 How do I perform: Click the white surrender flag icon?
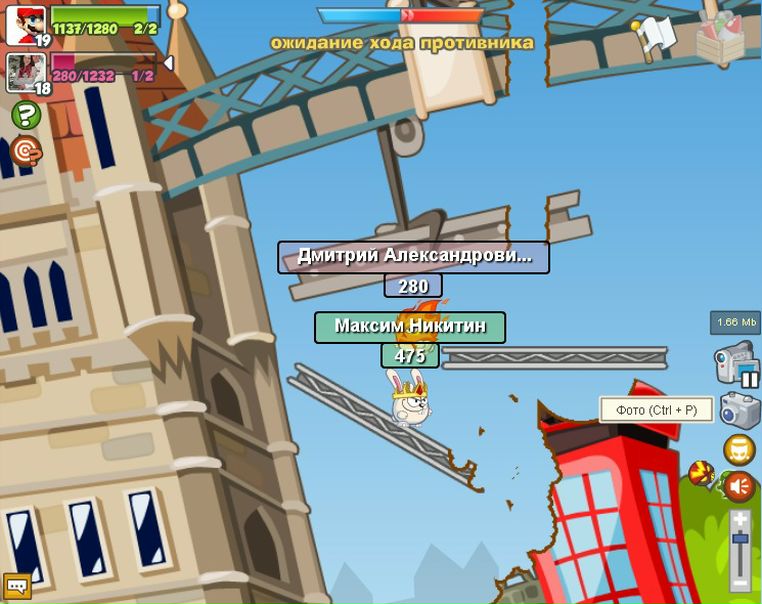point(655,38)
